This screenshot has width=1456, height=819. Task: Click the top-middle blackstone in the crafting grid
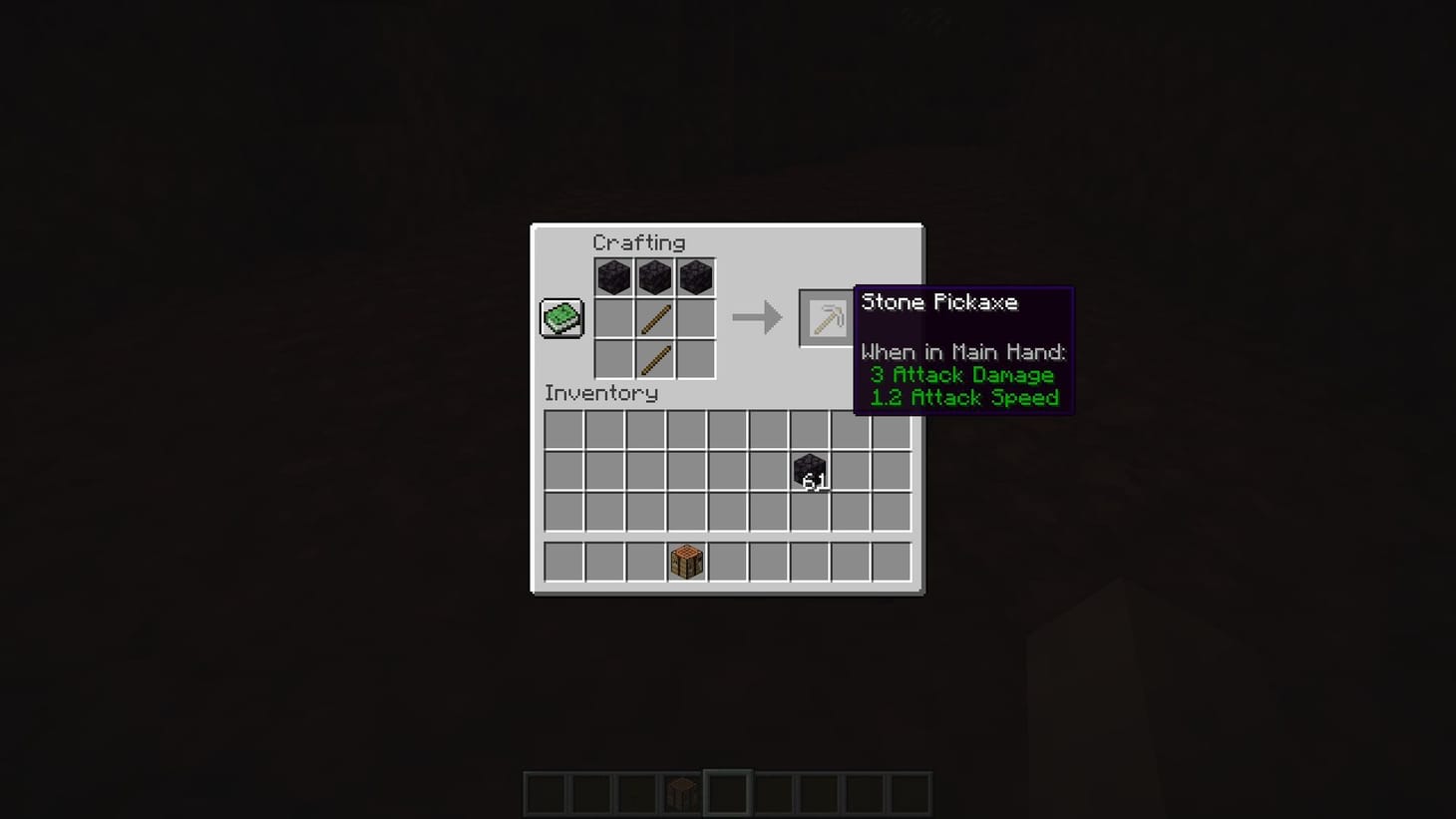tap(654, 276)
